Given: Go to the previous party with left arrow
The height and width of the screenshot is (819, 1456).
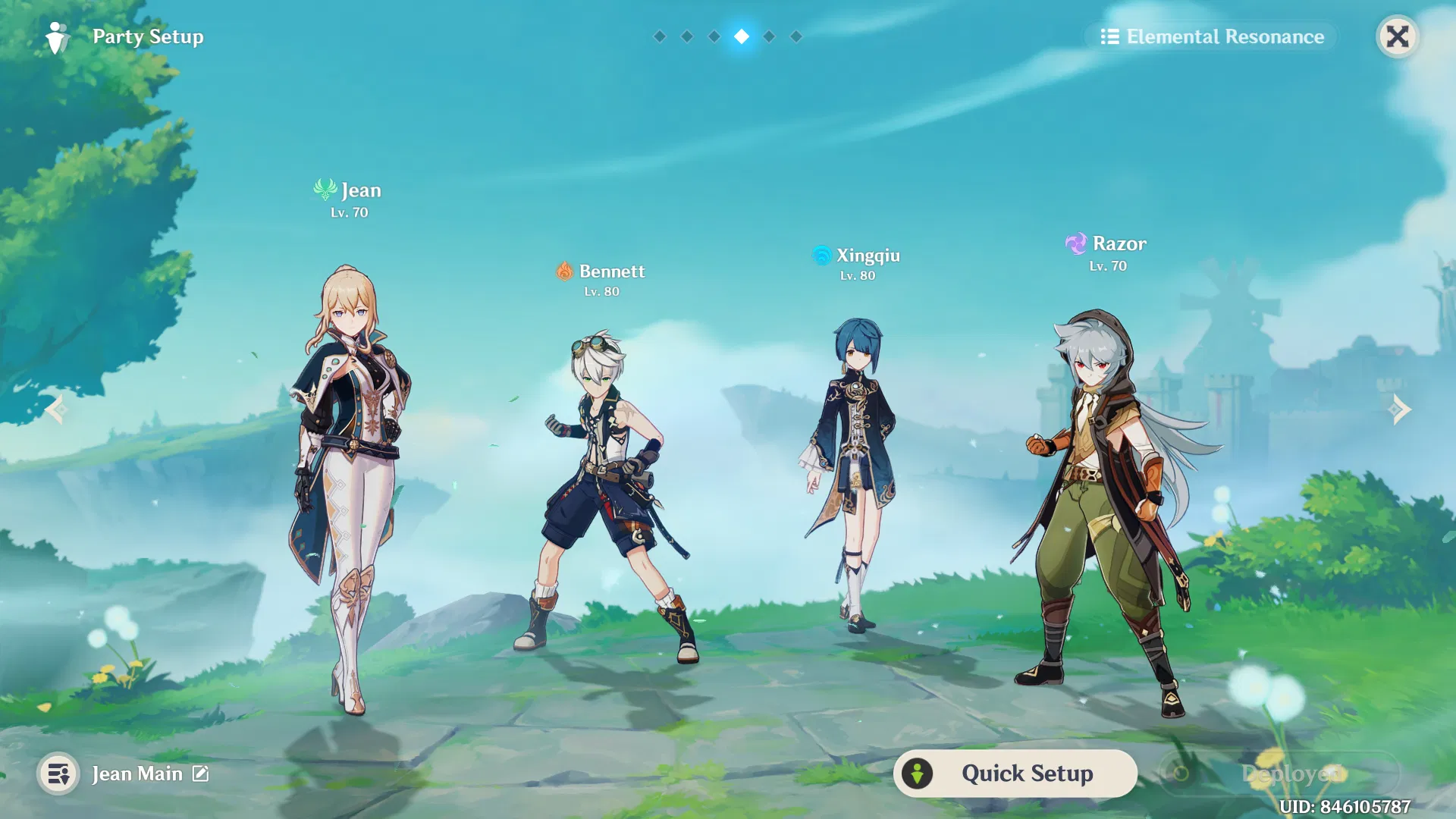Looking at the screenshot, I should (55, 409).
